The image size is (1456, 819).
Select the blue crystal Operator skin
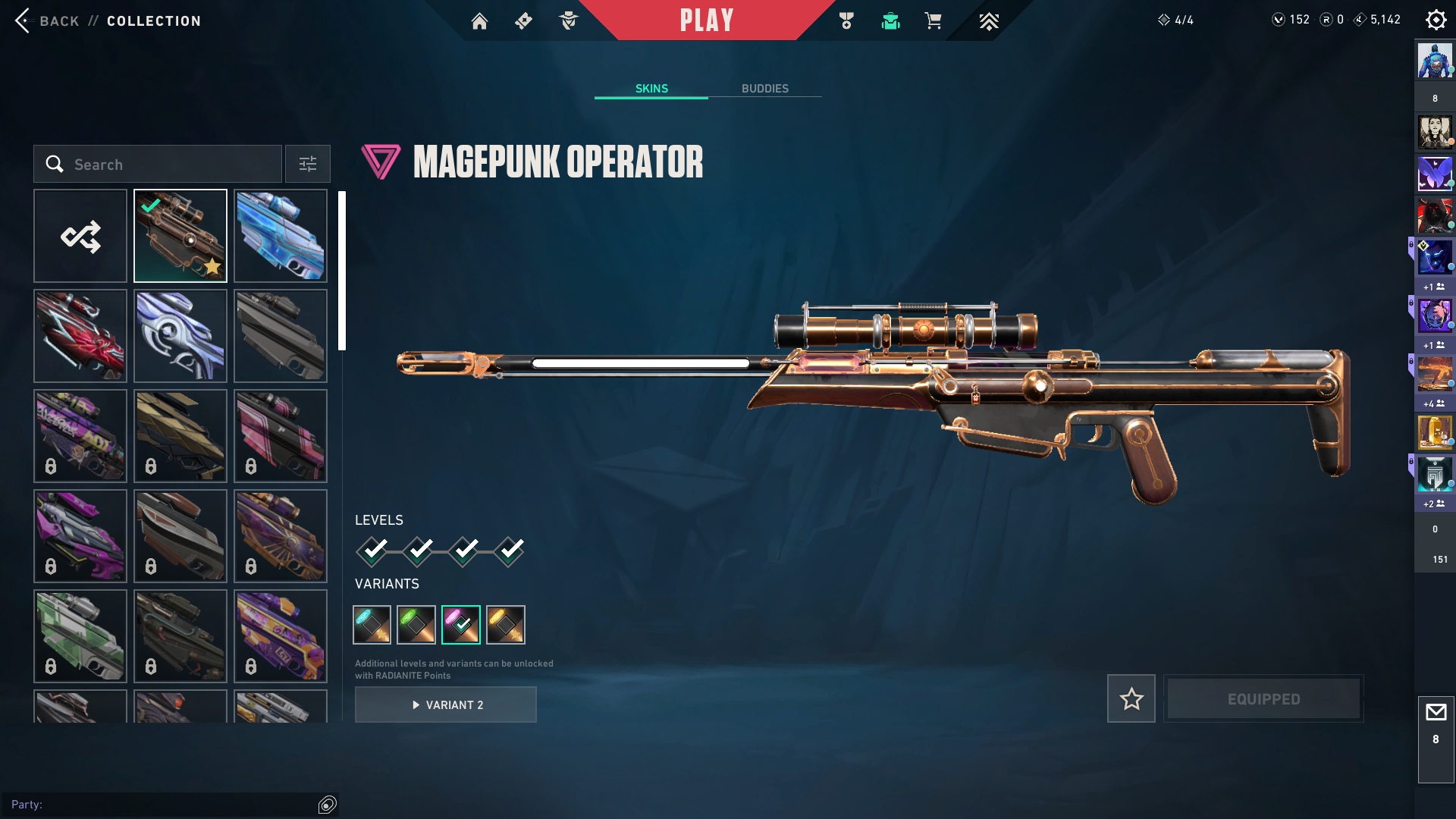click(x=281, y=236)
